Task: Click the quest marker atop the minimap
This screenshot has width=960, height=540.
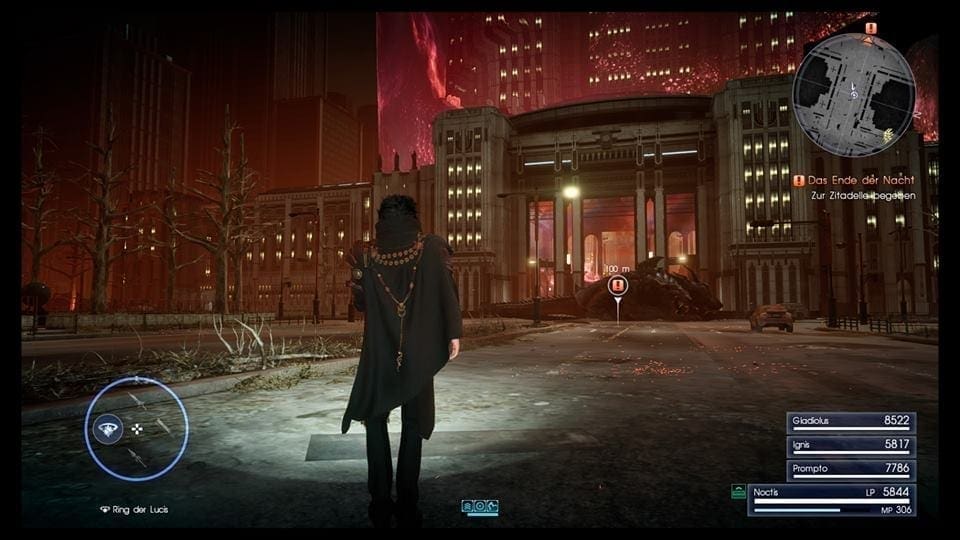Action: [x=870, y=28]
